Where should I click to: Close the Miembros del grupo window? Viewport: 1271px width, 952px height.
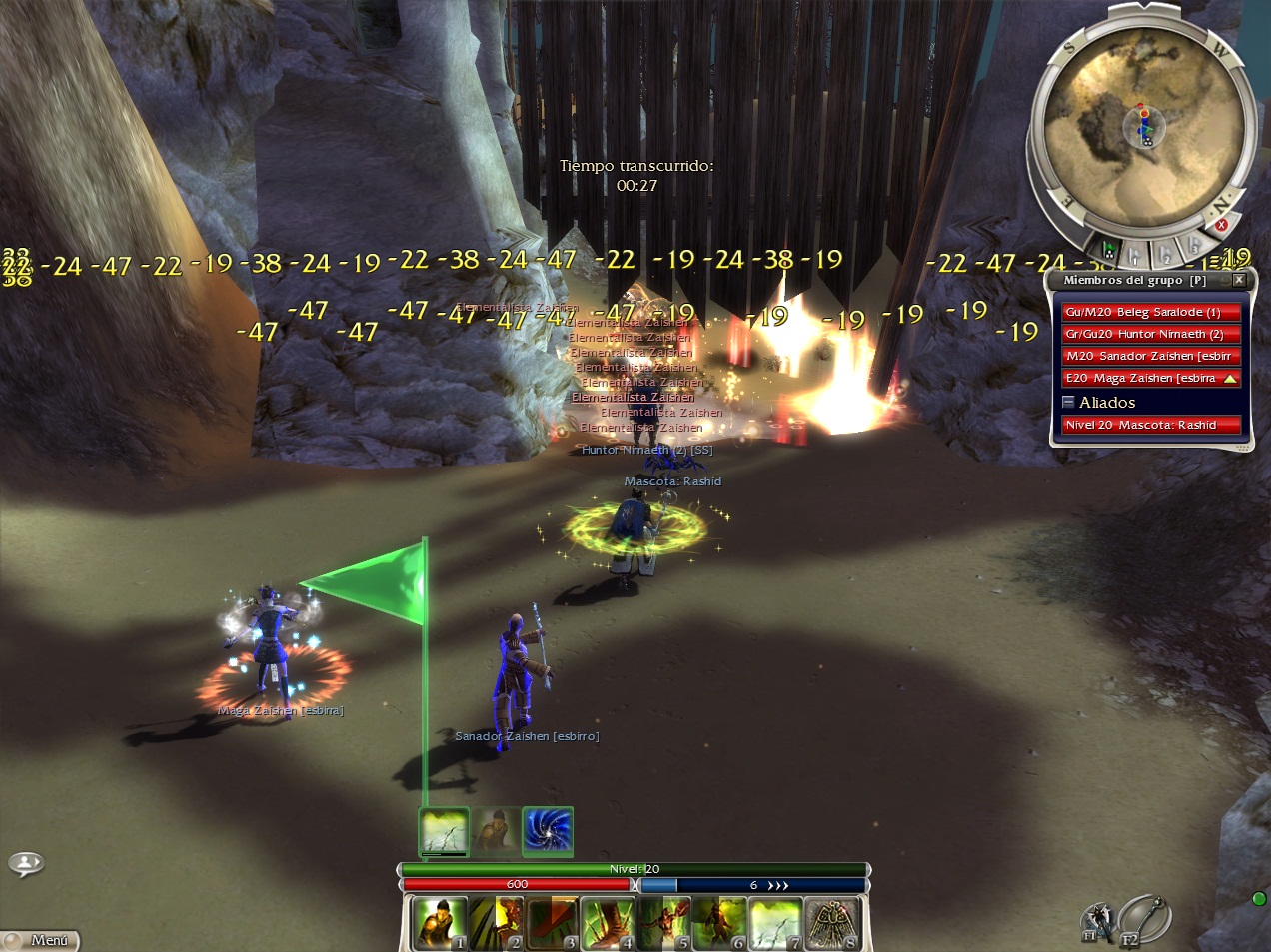1239,280
